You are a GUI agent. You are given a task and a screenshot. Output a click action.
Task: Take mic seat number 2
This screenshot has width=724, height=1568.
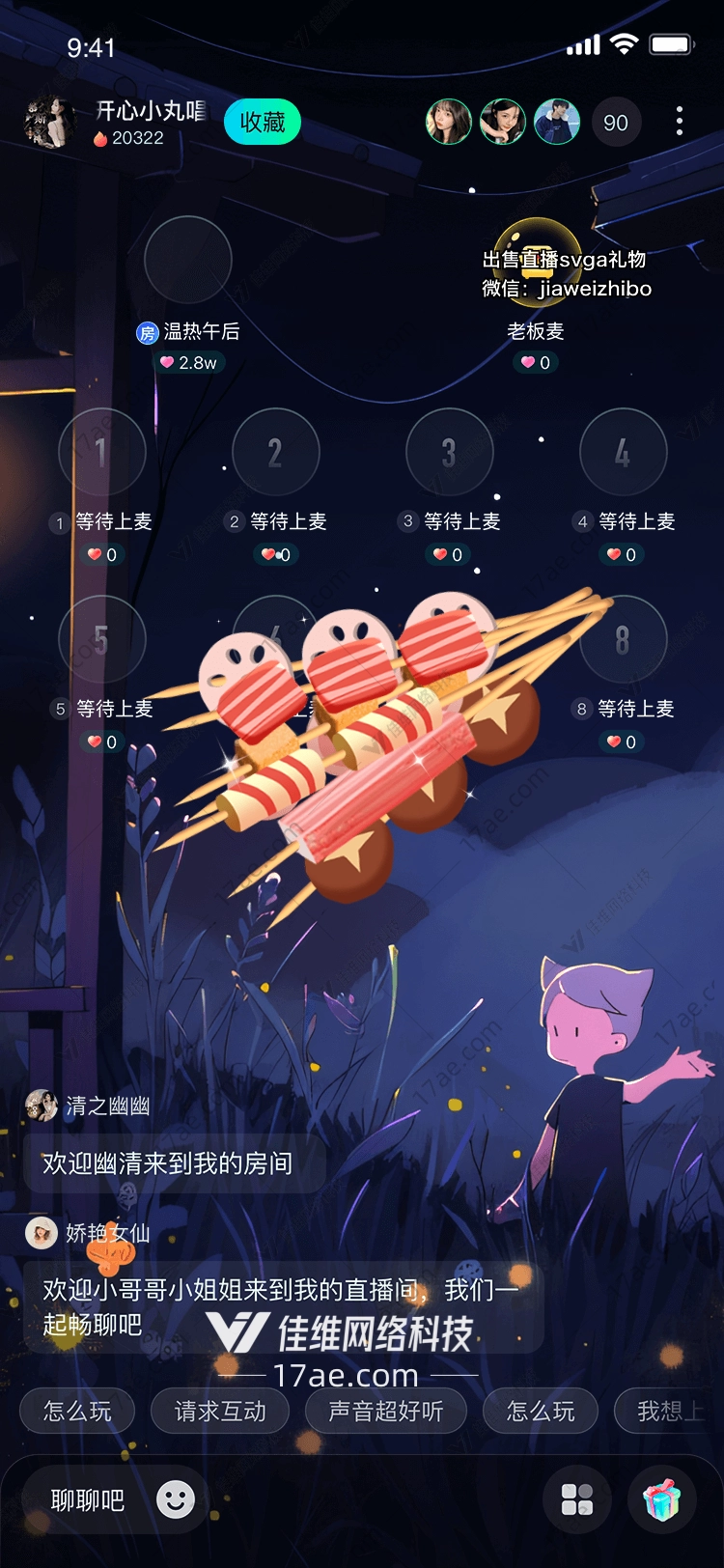coord(276,452)
